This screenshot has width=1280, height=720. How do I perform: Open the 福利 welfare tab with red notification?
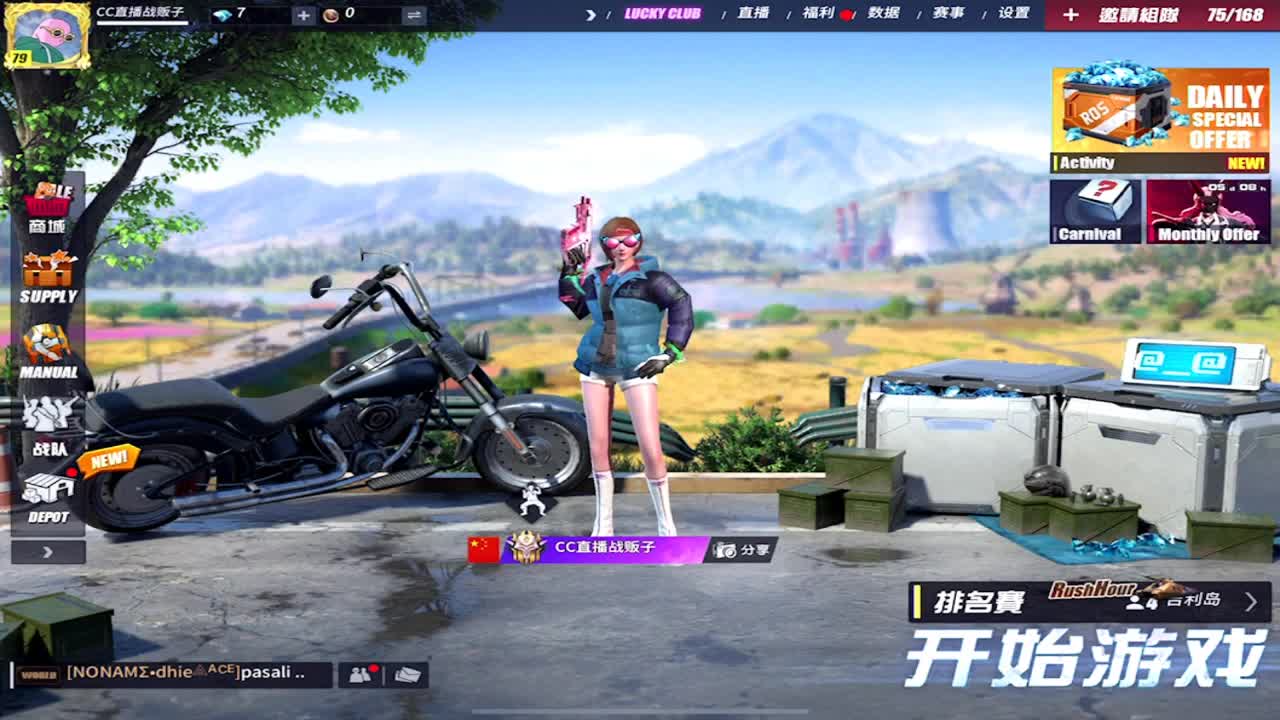coord(820,15)
